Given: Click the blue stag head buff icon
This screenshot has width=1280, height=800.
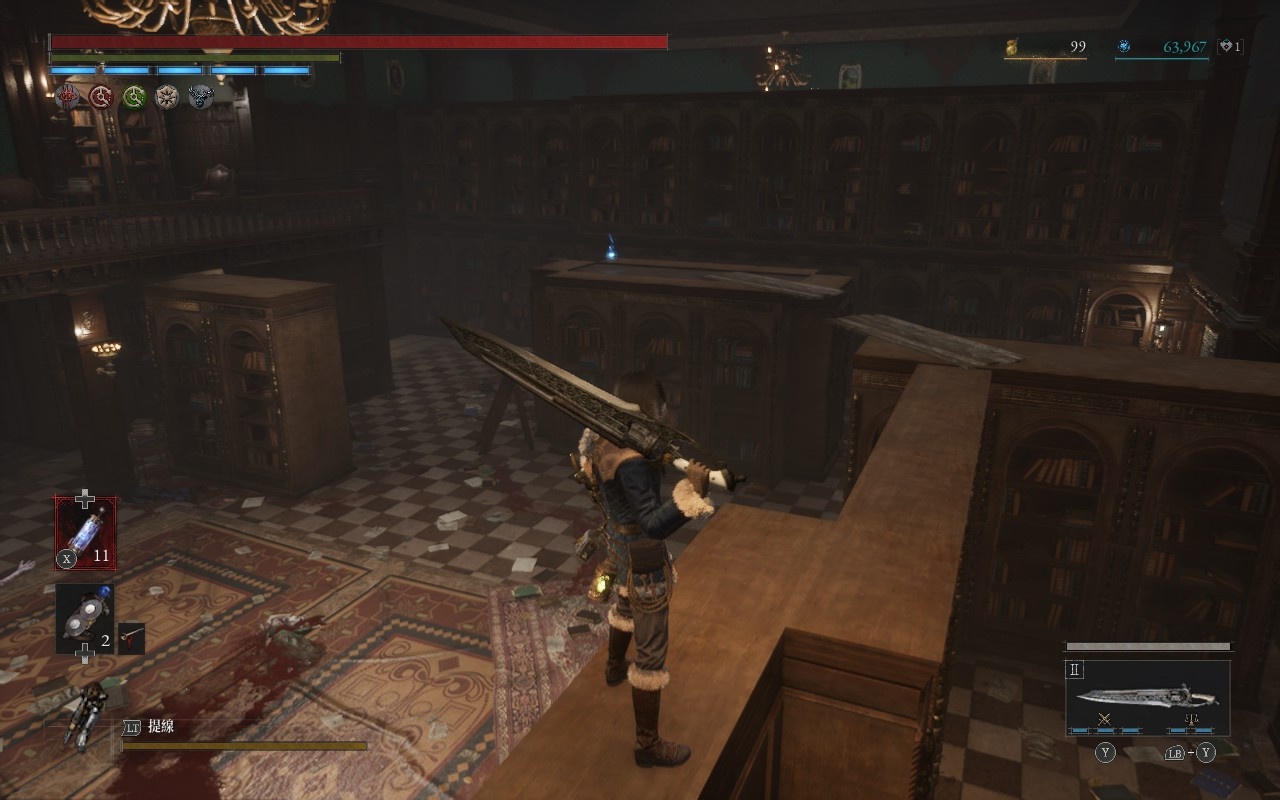Looking at the screenshot, I should tap(200, 96).
